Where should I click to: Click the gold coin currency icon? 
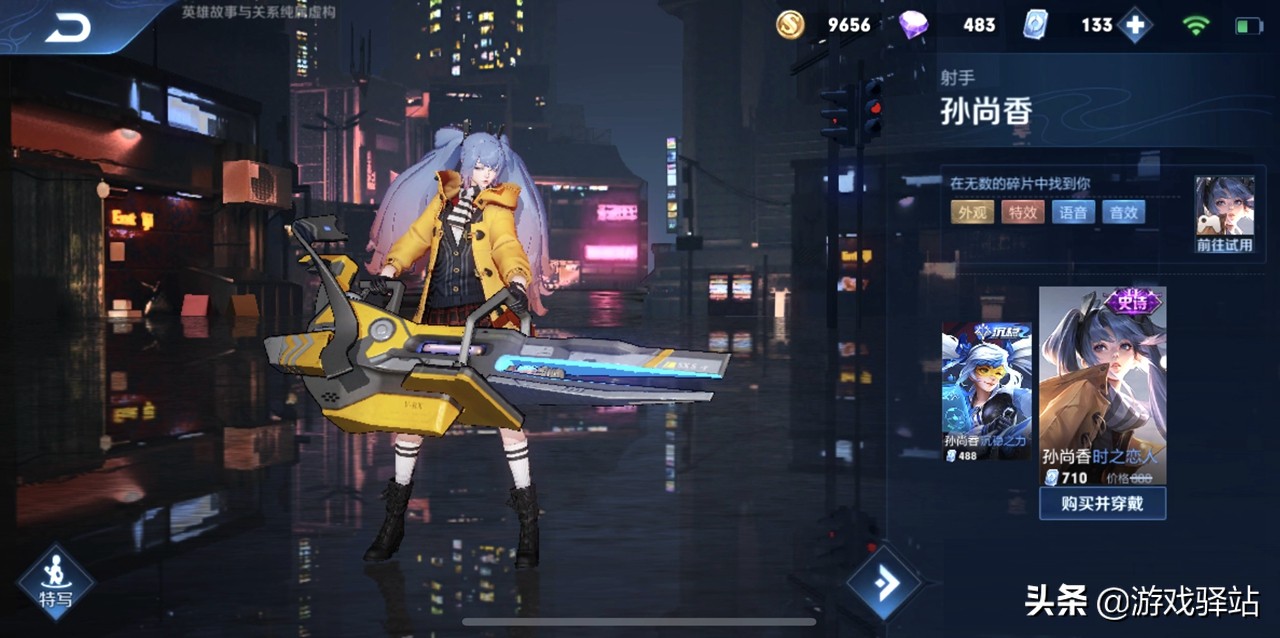(x=791, y=25)
